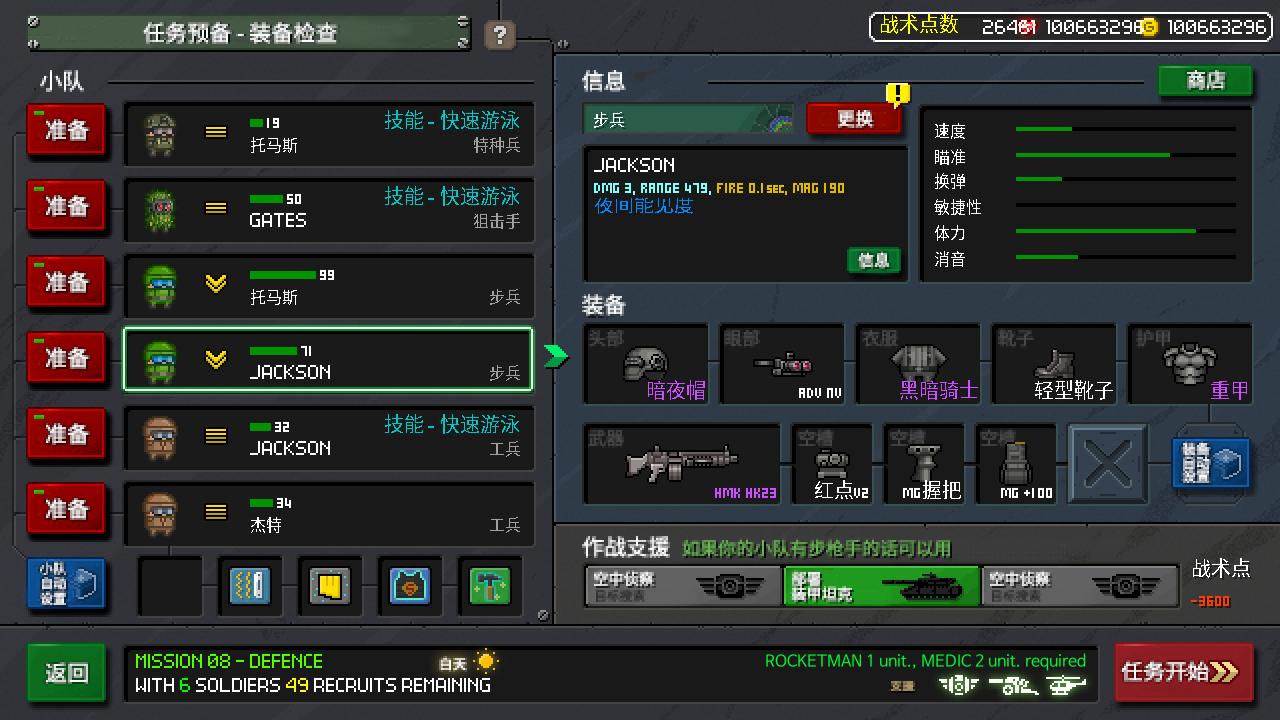Select the ADV NV eyes slot
Viewport: 1280px width, 720px height.
[x=781, y=365]
